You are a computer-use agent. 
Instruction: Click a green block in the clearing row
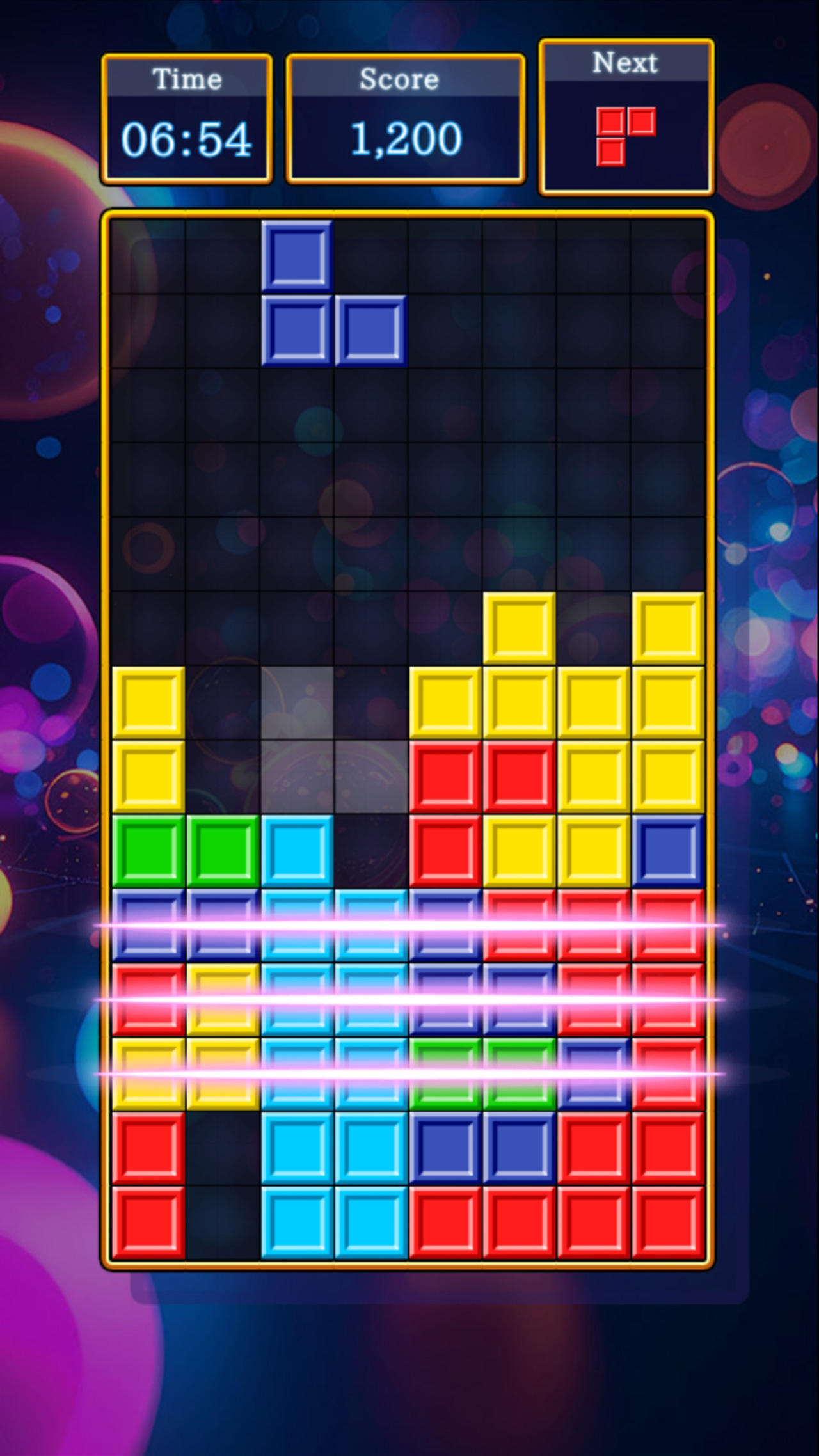[x=446, y=1075]
